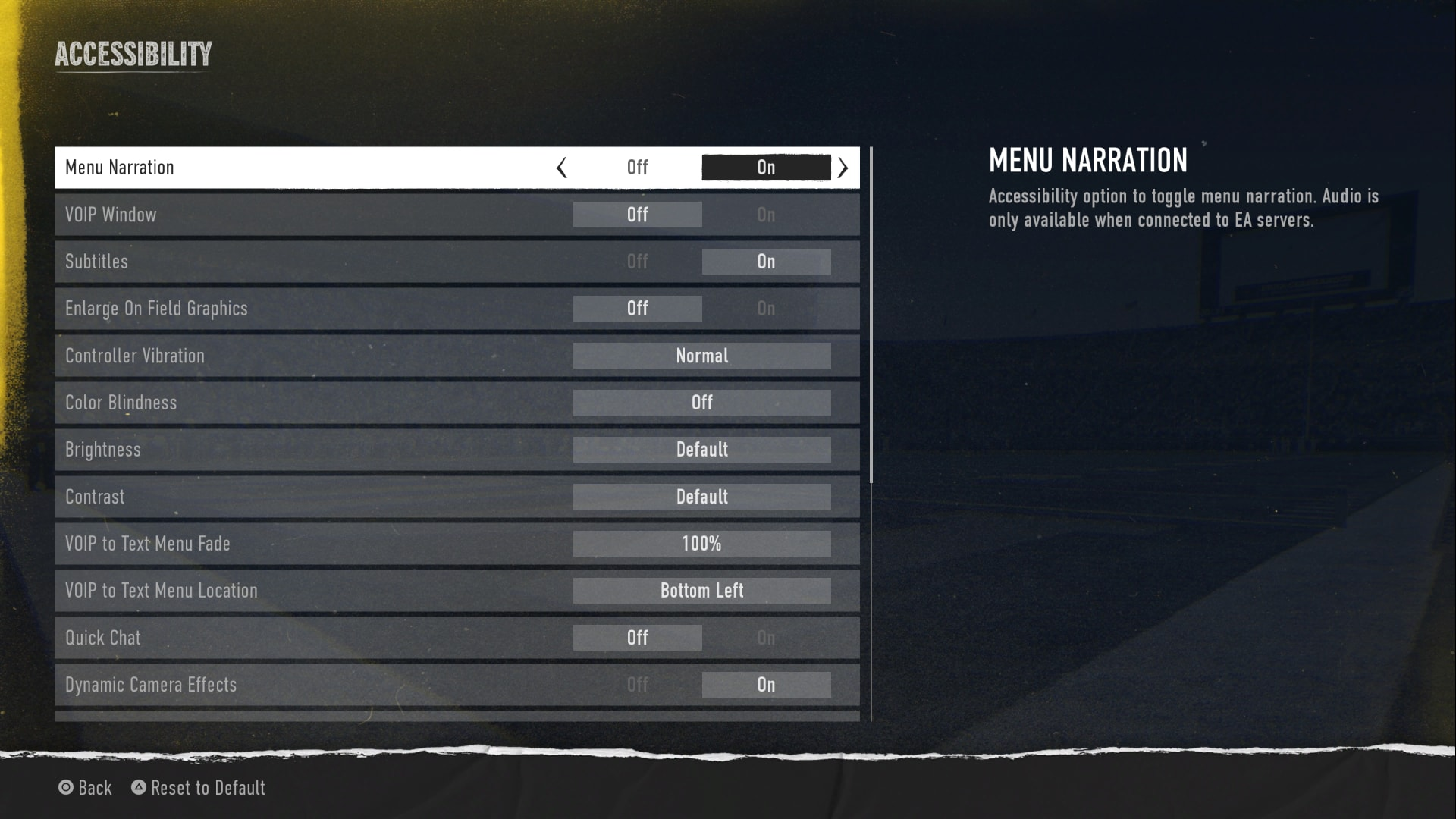Change VOIP to Text Menu Fade percentage

[x=701, y=544]
